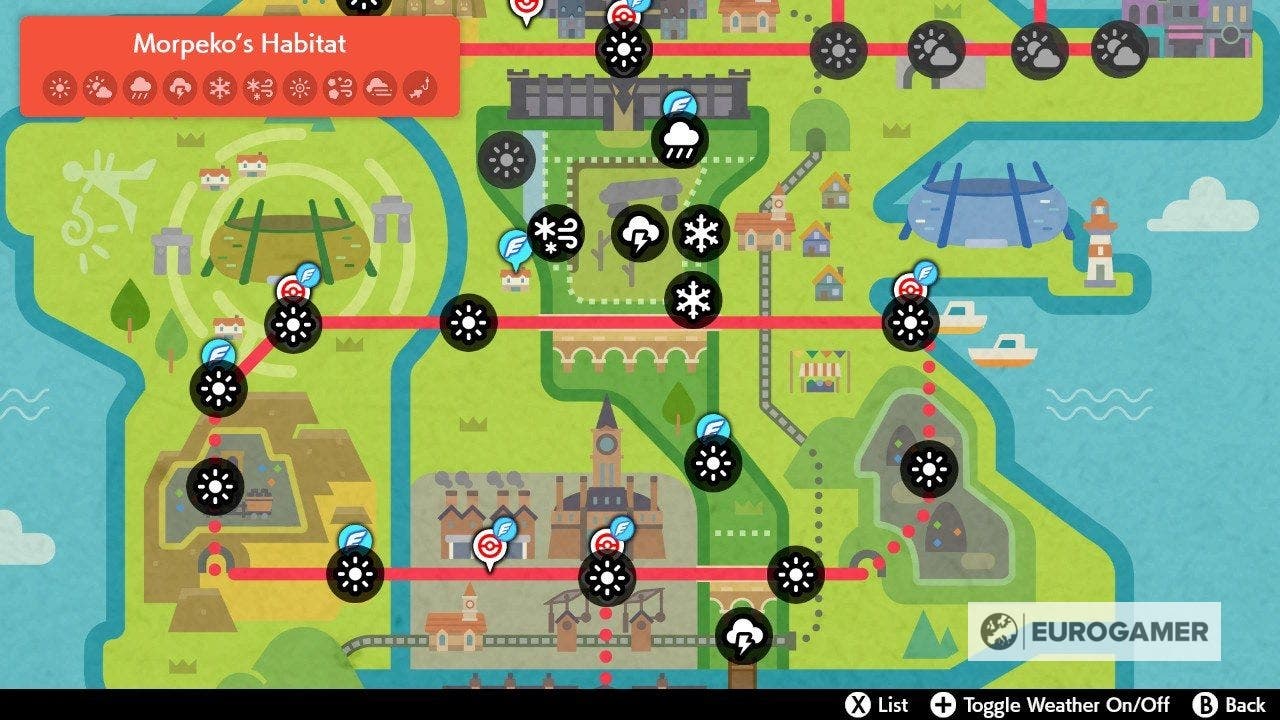This screenshot has height=720, width=1280.
Task: Select the partly cloudy icon in the legend
Action: tap(99, 87)
